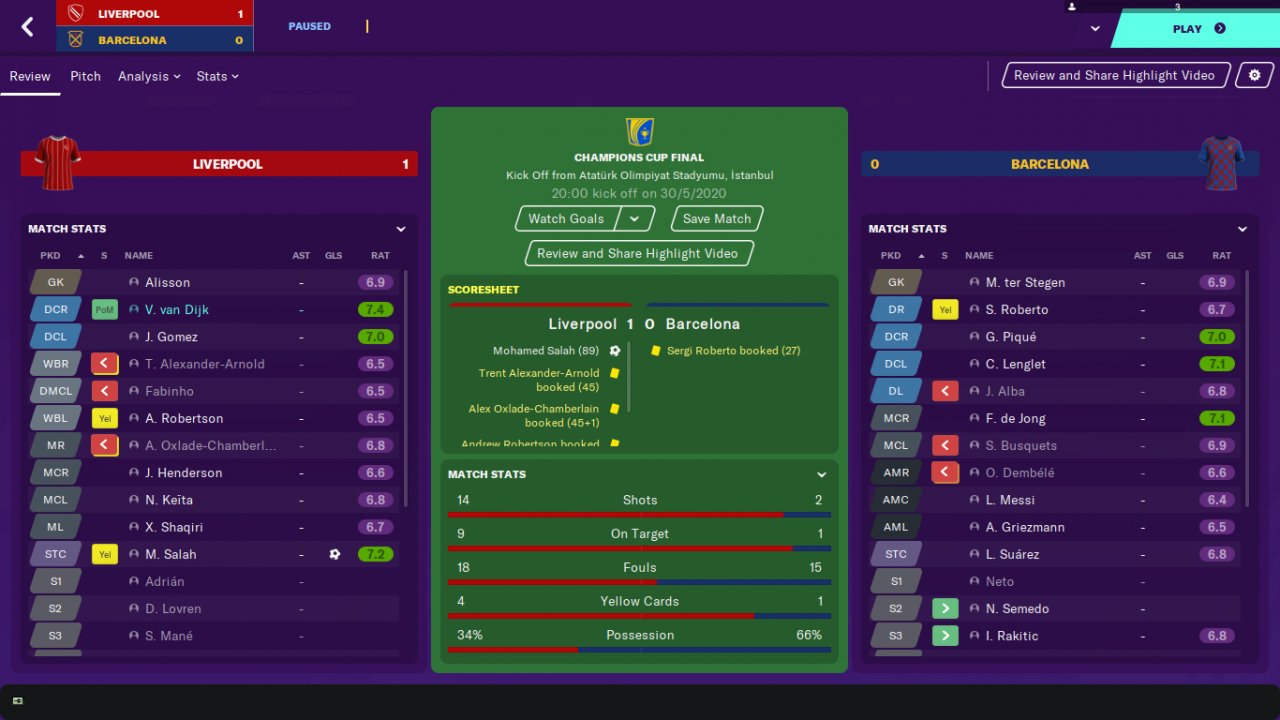Select L. Messi in Barcelona lineup
The width and height of the screenshot is (1280, 720).
(1010, 500)
